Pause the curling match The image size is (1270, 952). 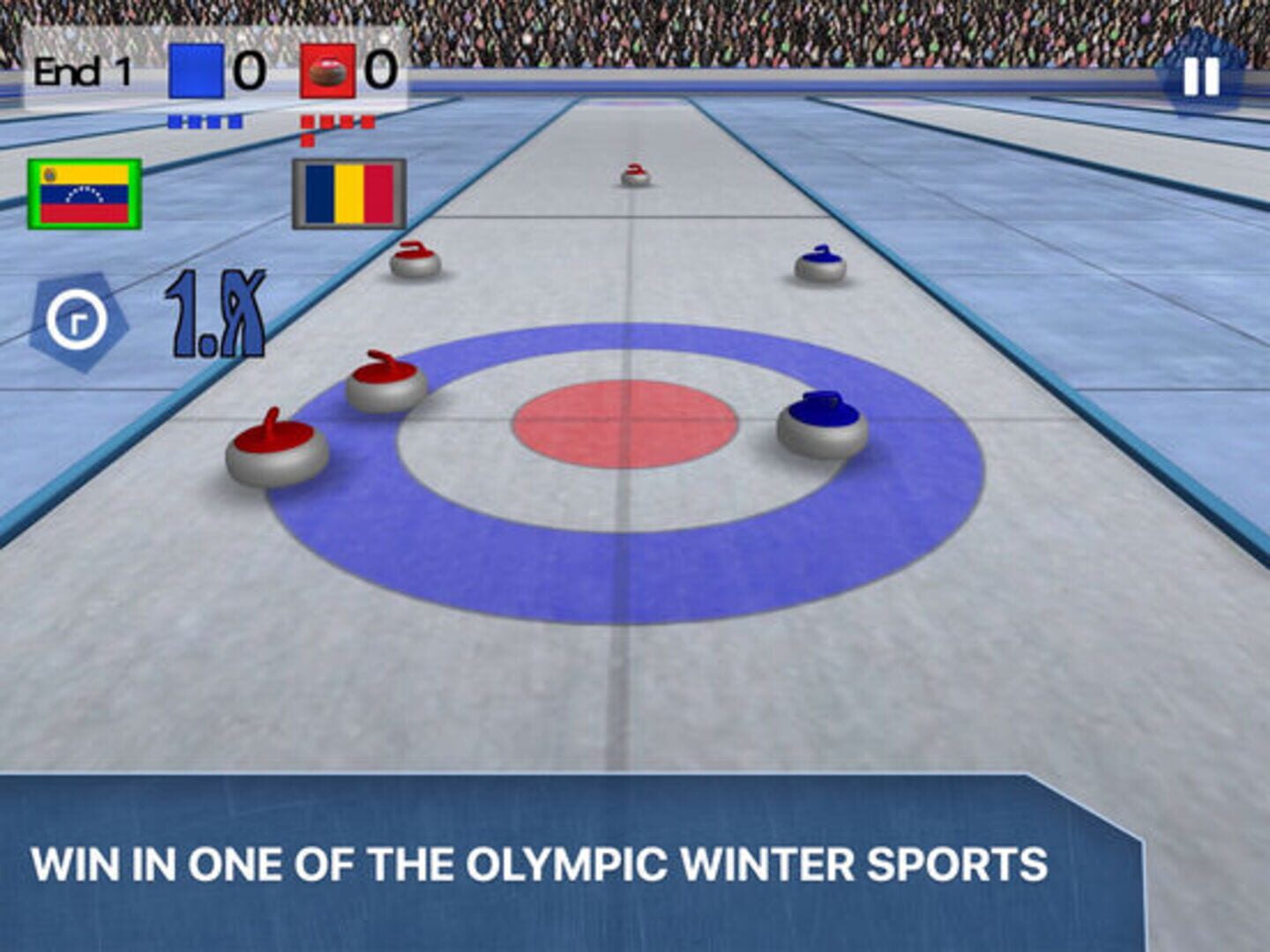click(1200, 76)
